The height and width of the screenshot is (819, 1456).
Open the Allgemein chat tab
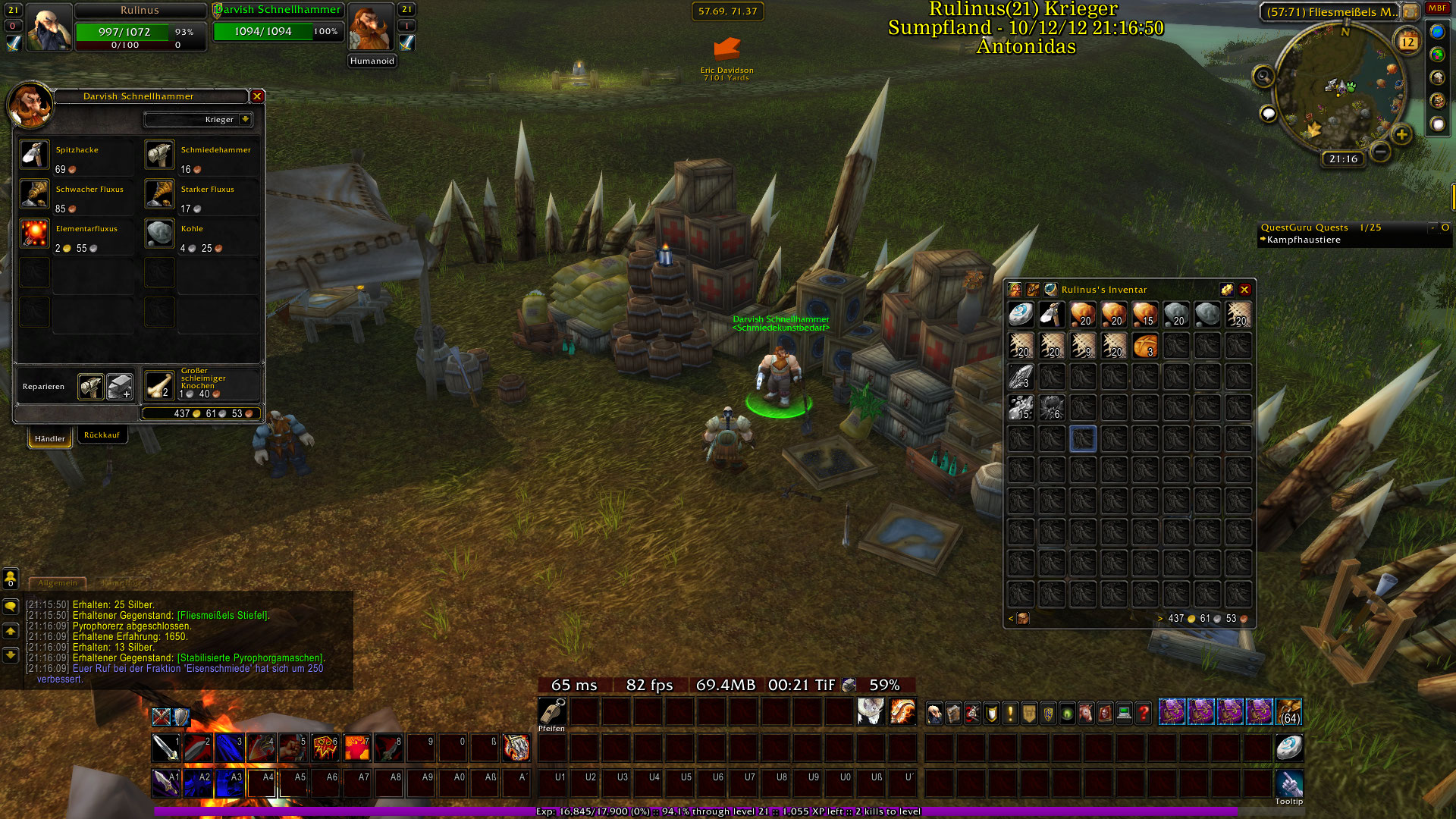pos(58,583)
